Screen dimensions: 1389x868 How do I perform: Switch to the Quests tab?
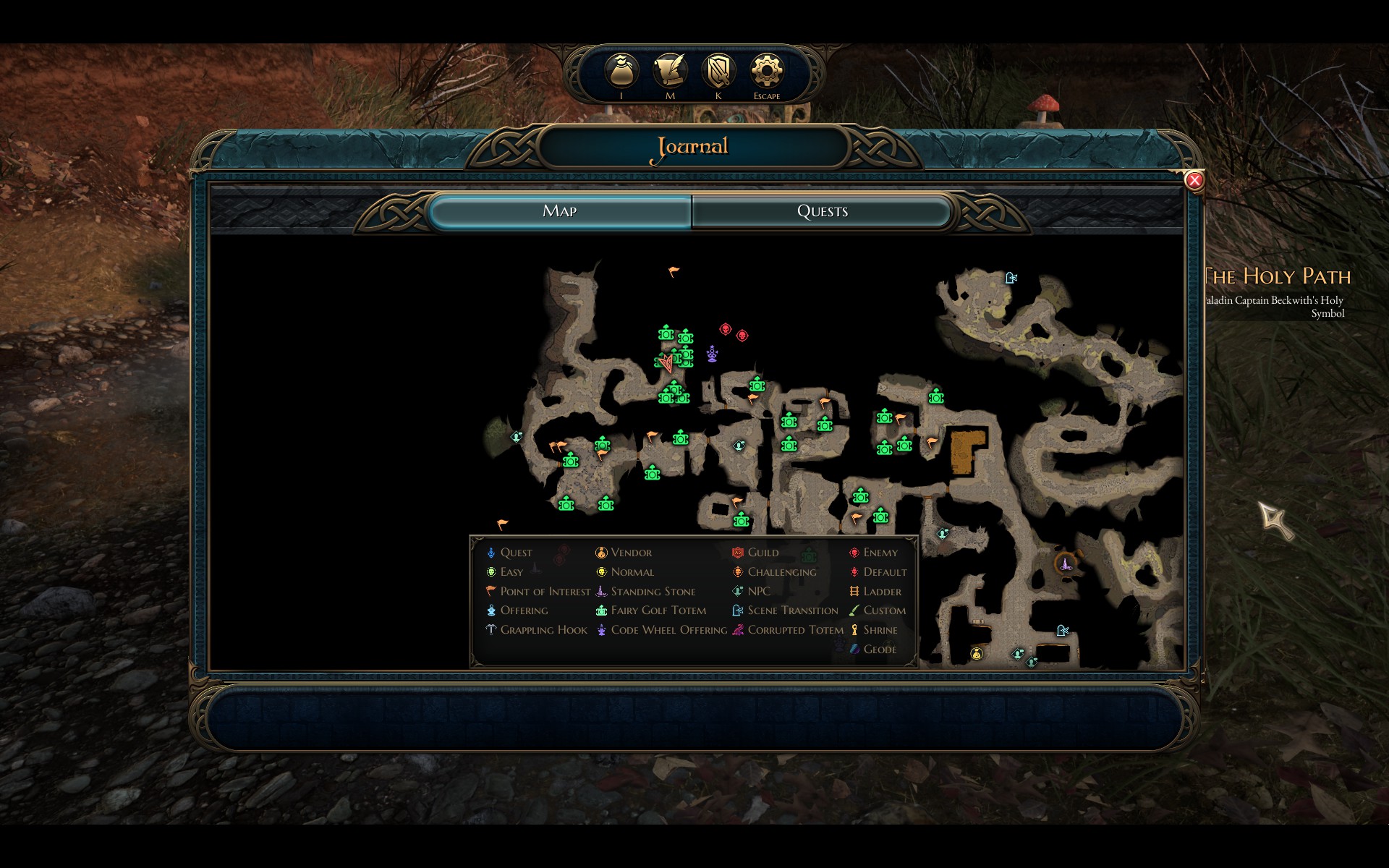click(x=822, y=211)
